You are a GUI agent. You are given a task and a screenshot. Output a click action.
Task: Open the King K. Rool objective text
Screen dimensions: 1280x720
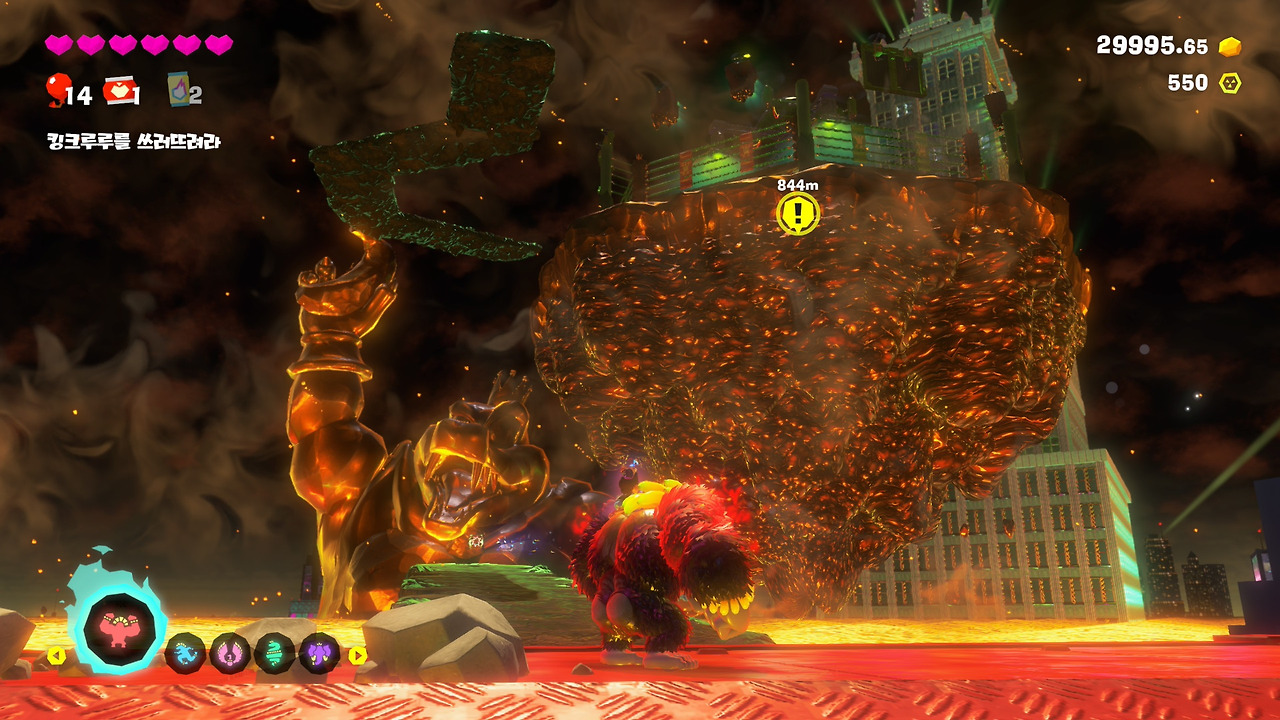pos(133,141)
